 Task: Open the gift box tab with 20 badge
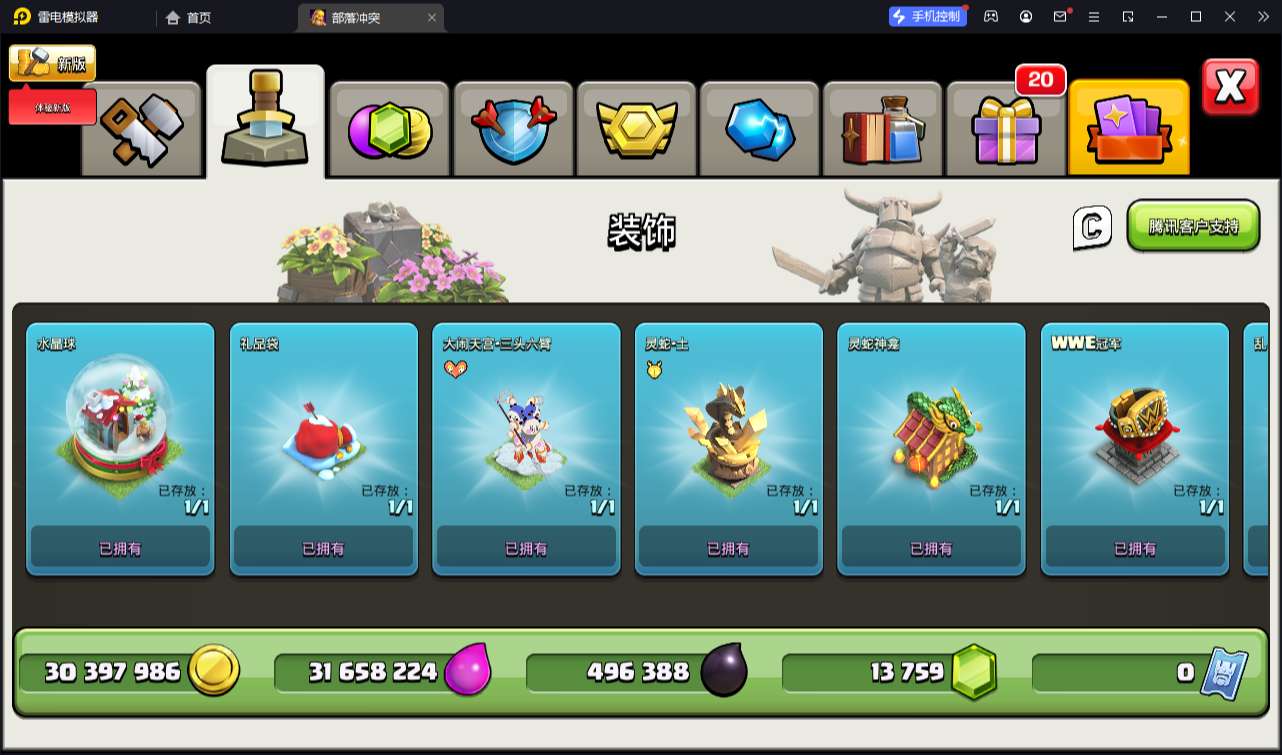(x=1006, y=130)
